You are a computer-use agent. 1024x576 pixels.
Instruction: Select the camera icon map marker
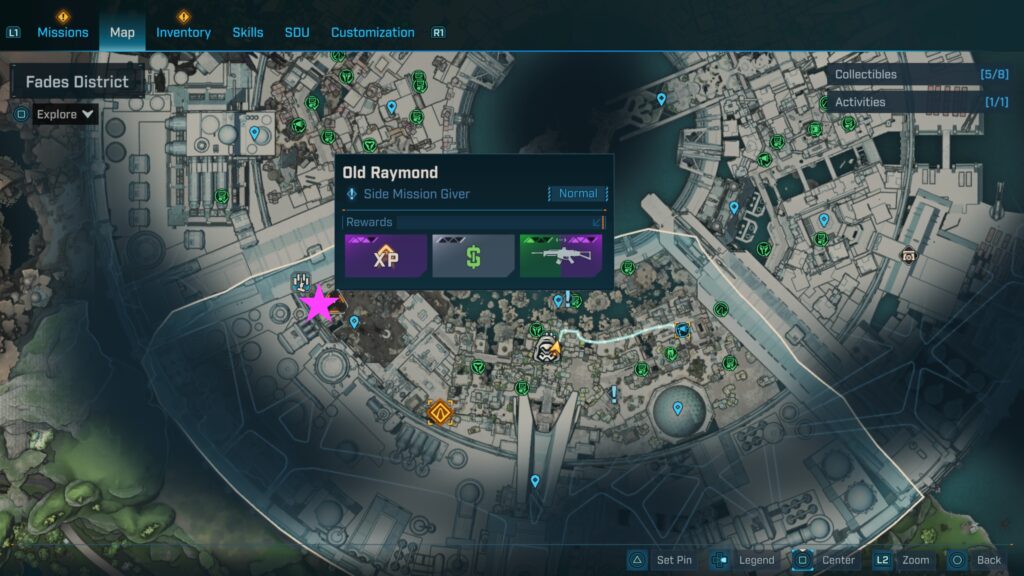(909, 255)
